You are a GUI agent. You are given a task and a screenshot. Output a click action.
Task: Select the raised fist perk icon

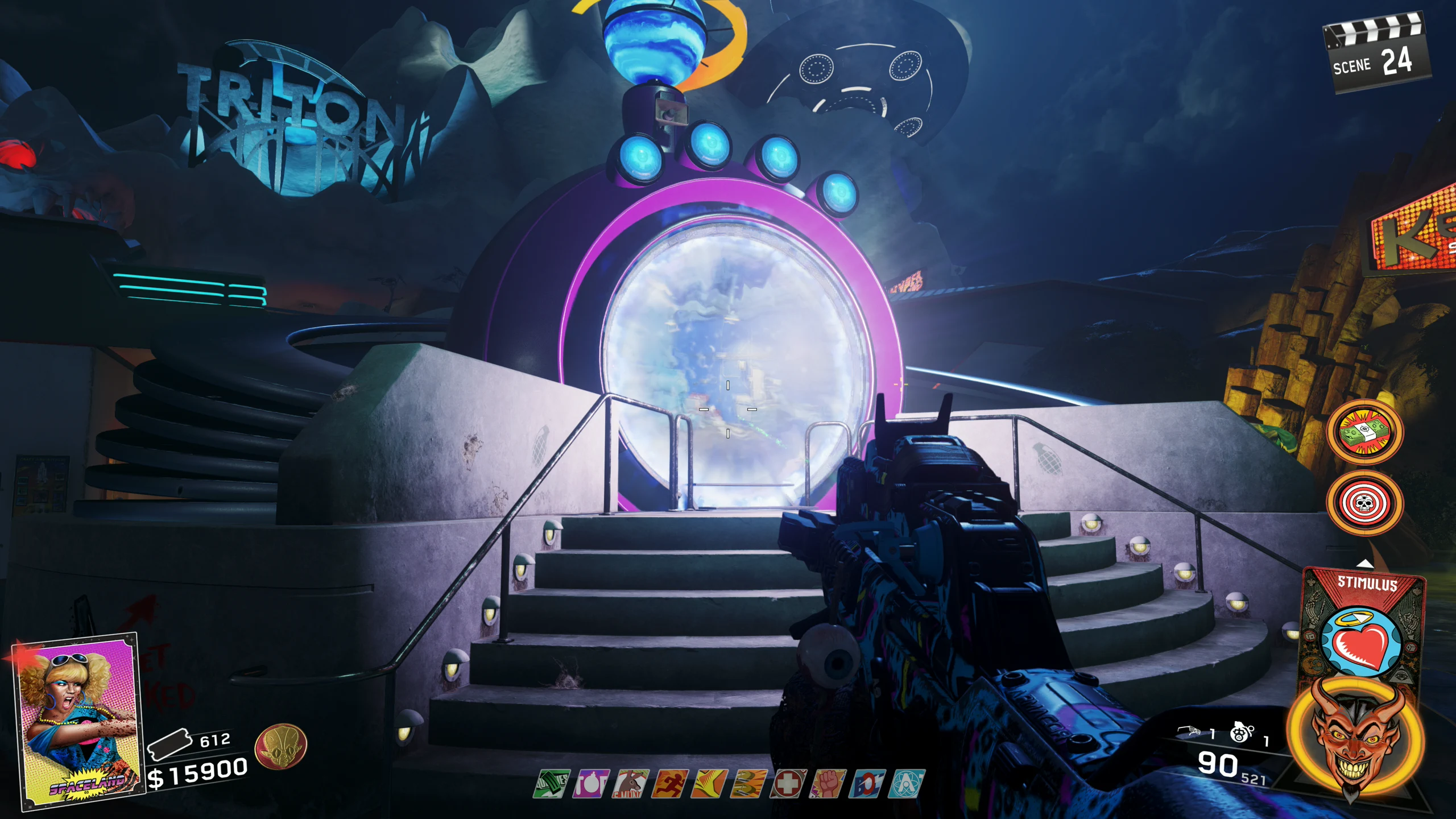click(x=828, y=784)
